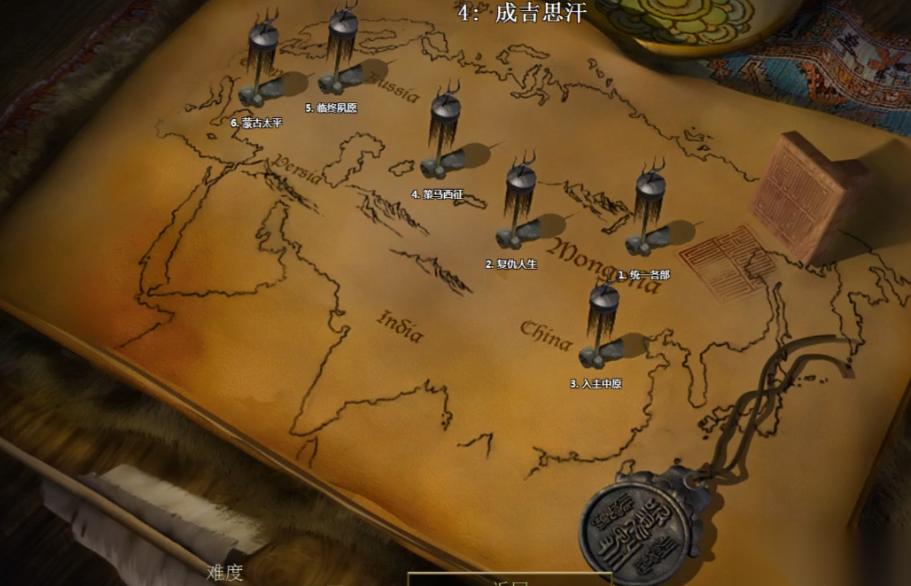Pick scenario 4 策马西征 marker
911x586 pixels.
point(443,137)
